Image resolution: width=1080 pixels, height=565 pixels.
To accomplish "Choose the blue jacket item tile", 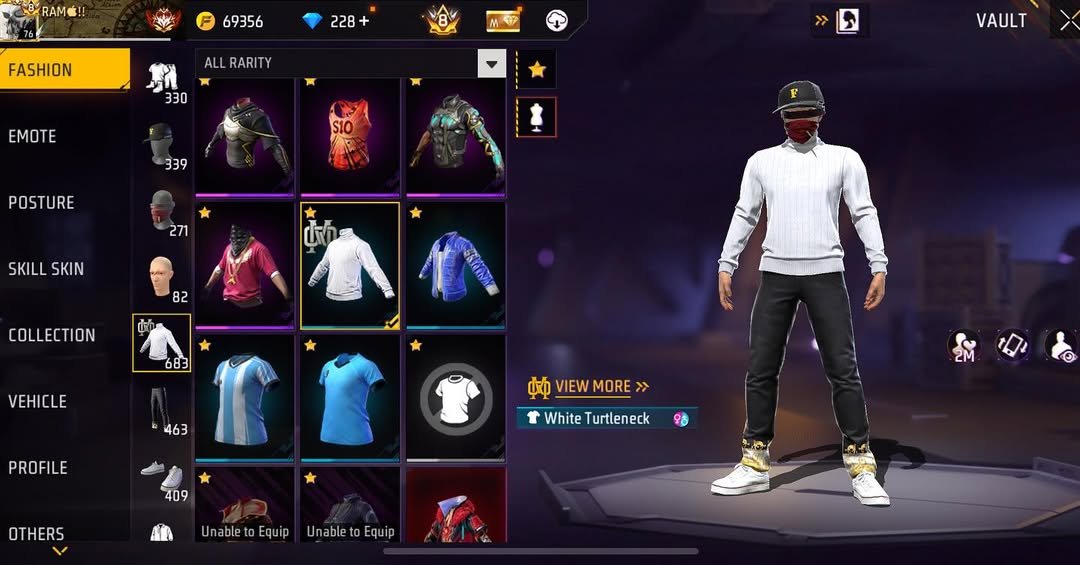I will tap(455, 265).
